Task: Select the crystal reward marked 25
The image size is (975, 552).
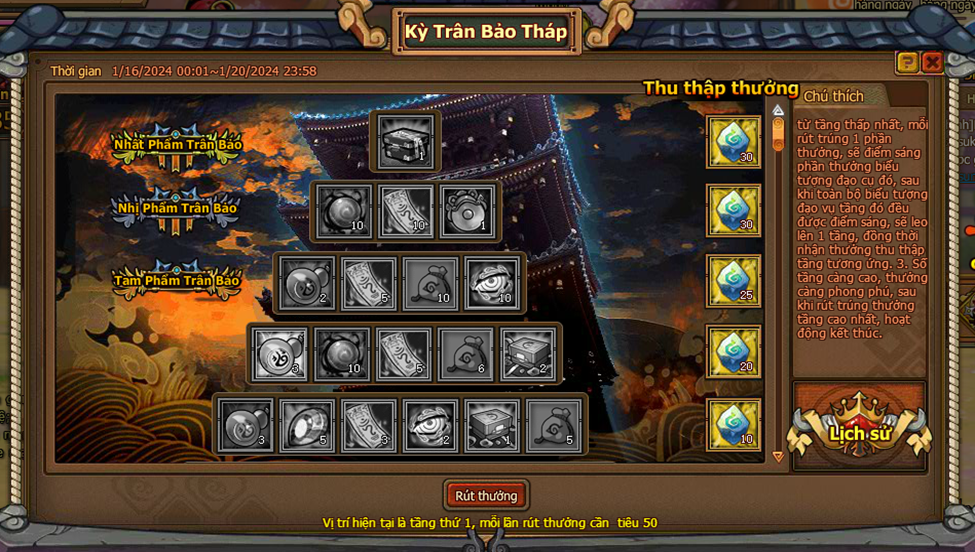Action: [x=734, y=282]
